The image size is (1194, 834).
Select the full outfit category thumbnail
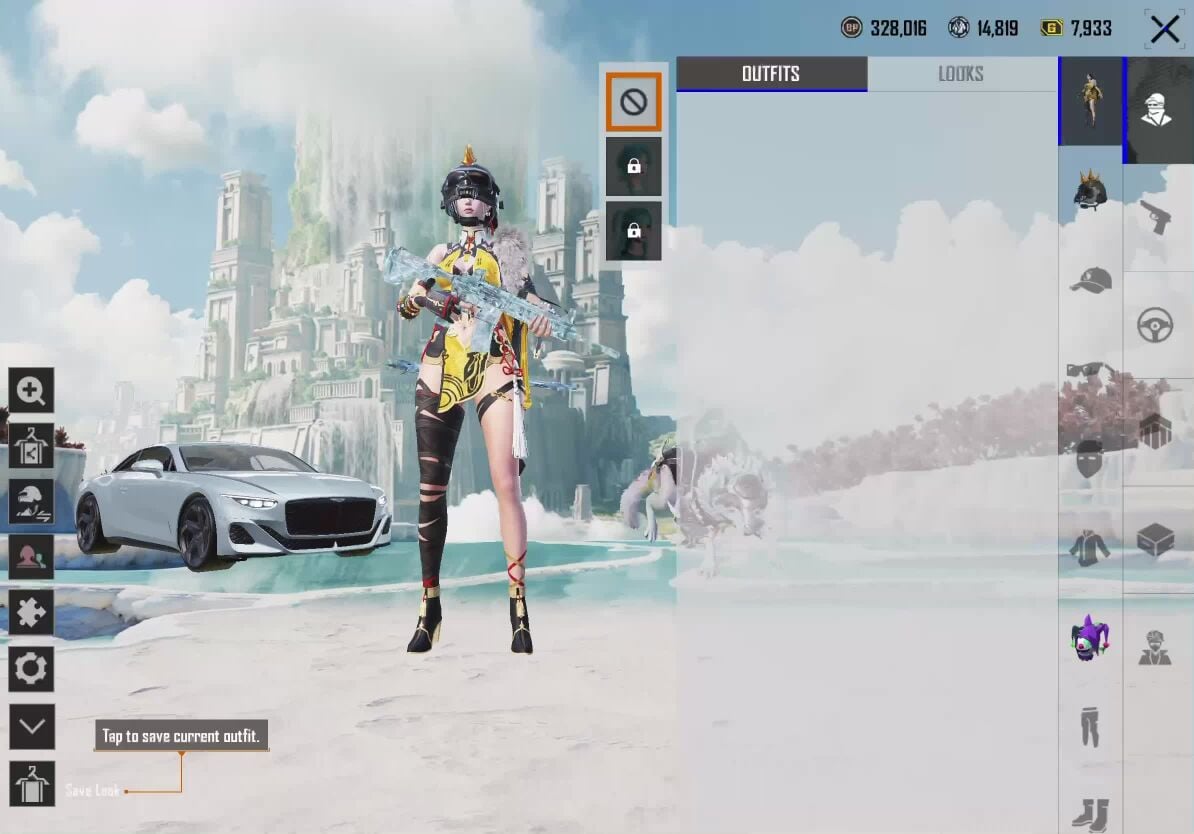pyautogui.click(x=1089, y=101)
